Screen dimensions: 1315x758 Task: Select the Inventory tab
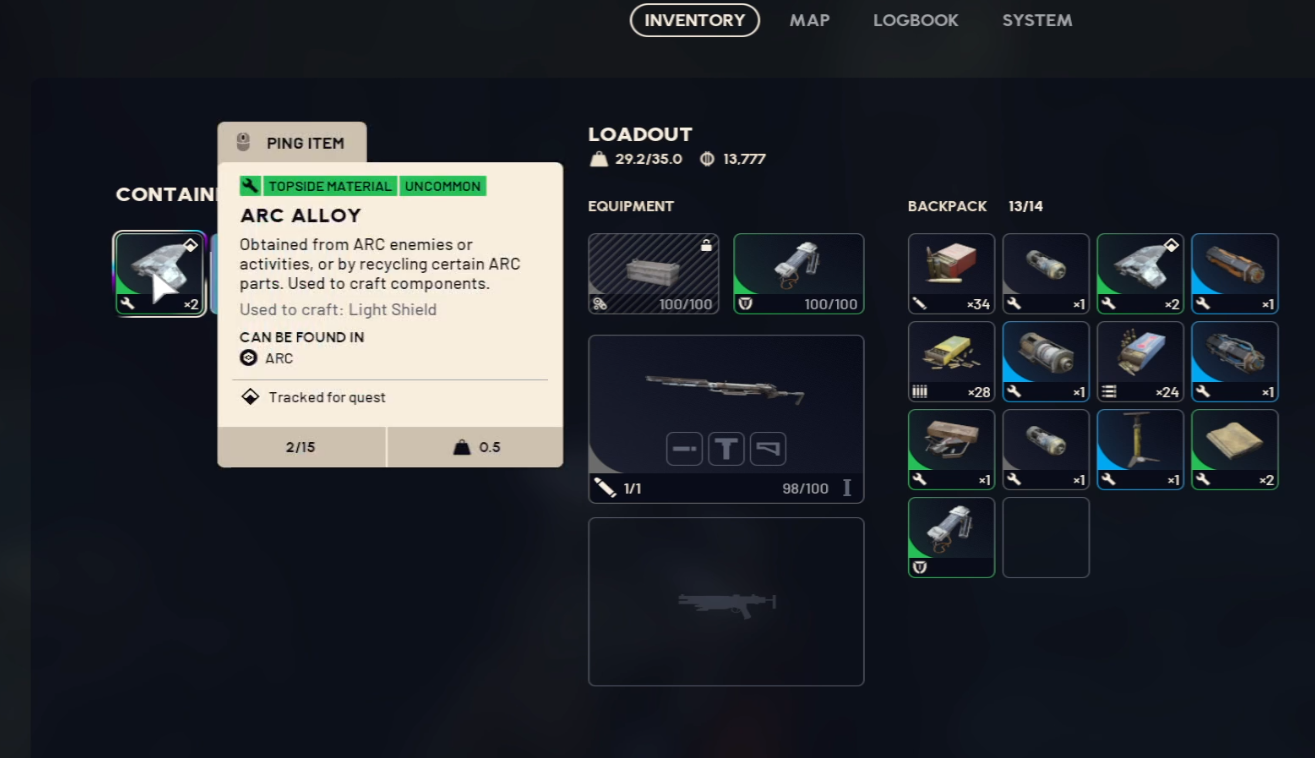[x=694, y=20]
